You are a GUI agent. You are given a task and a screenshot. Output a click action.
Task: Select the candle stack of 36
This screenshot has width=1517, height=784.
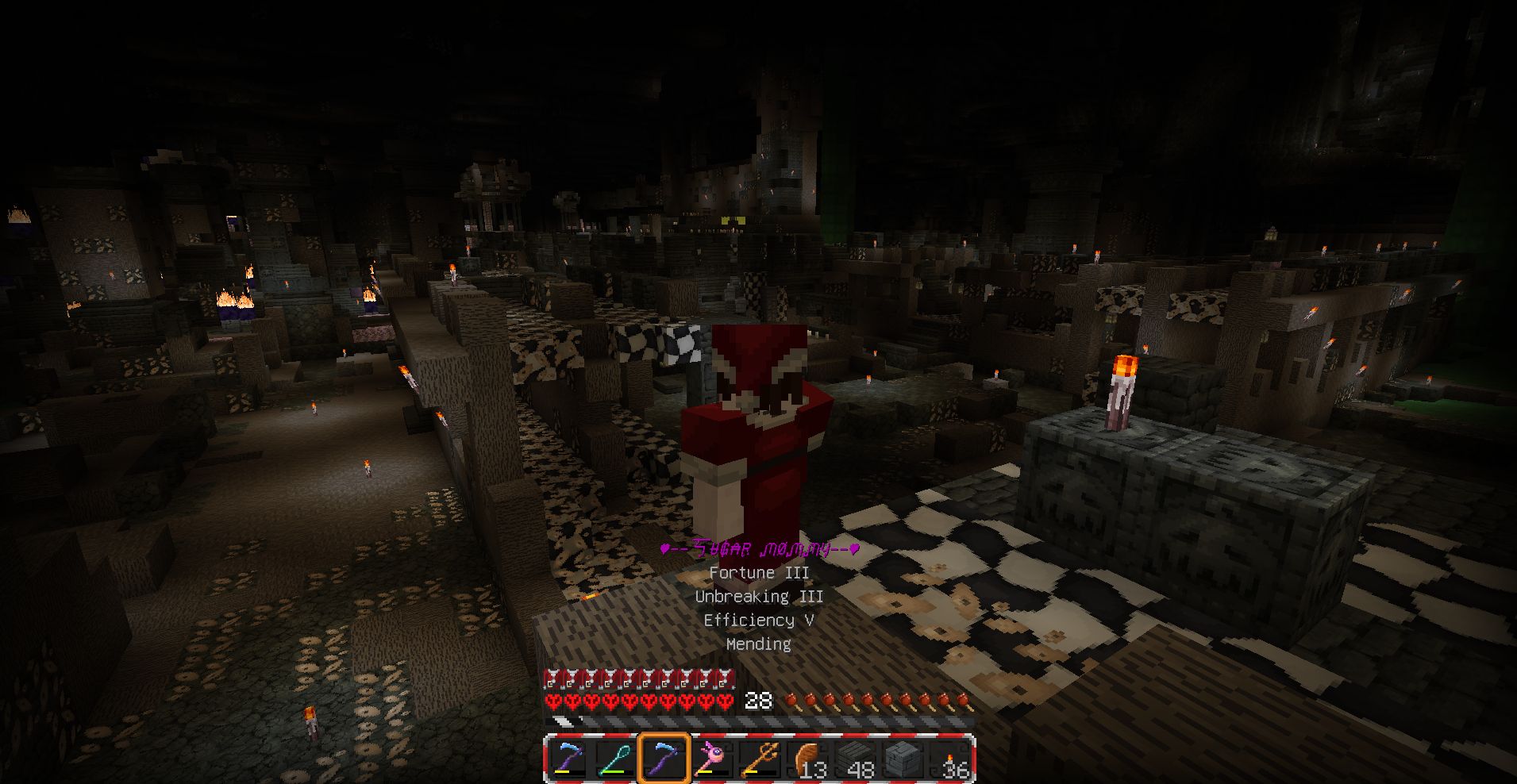pos(951,759)
